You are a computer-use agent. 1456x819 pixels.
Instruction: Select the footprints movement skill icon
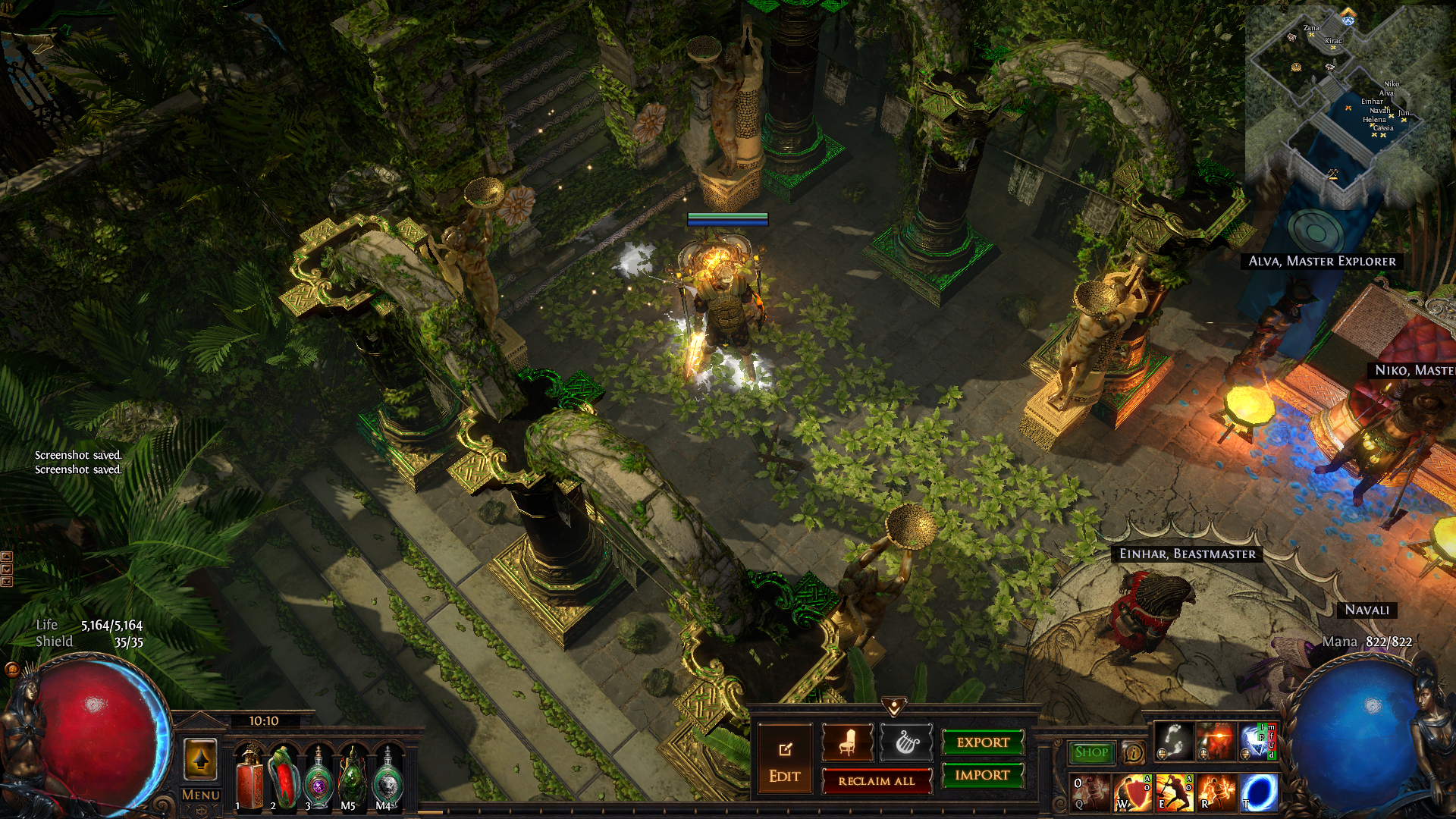pyautogui.click(x=1174, y=741)
